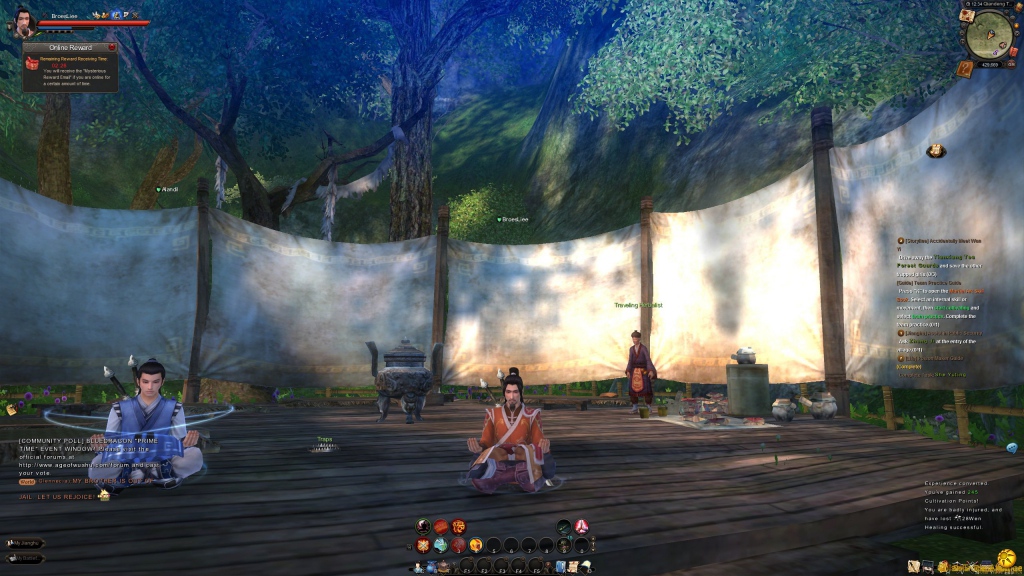
Task: Click the golden notification icon below the minimap
Action: point(936,151)
